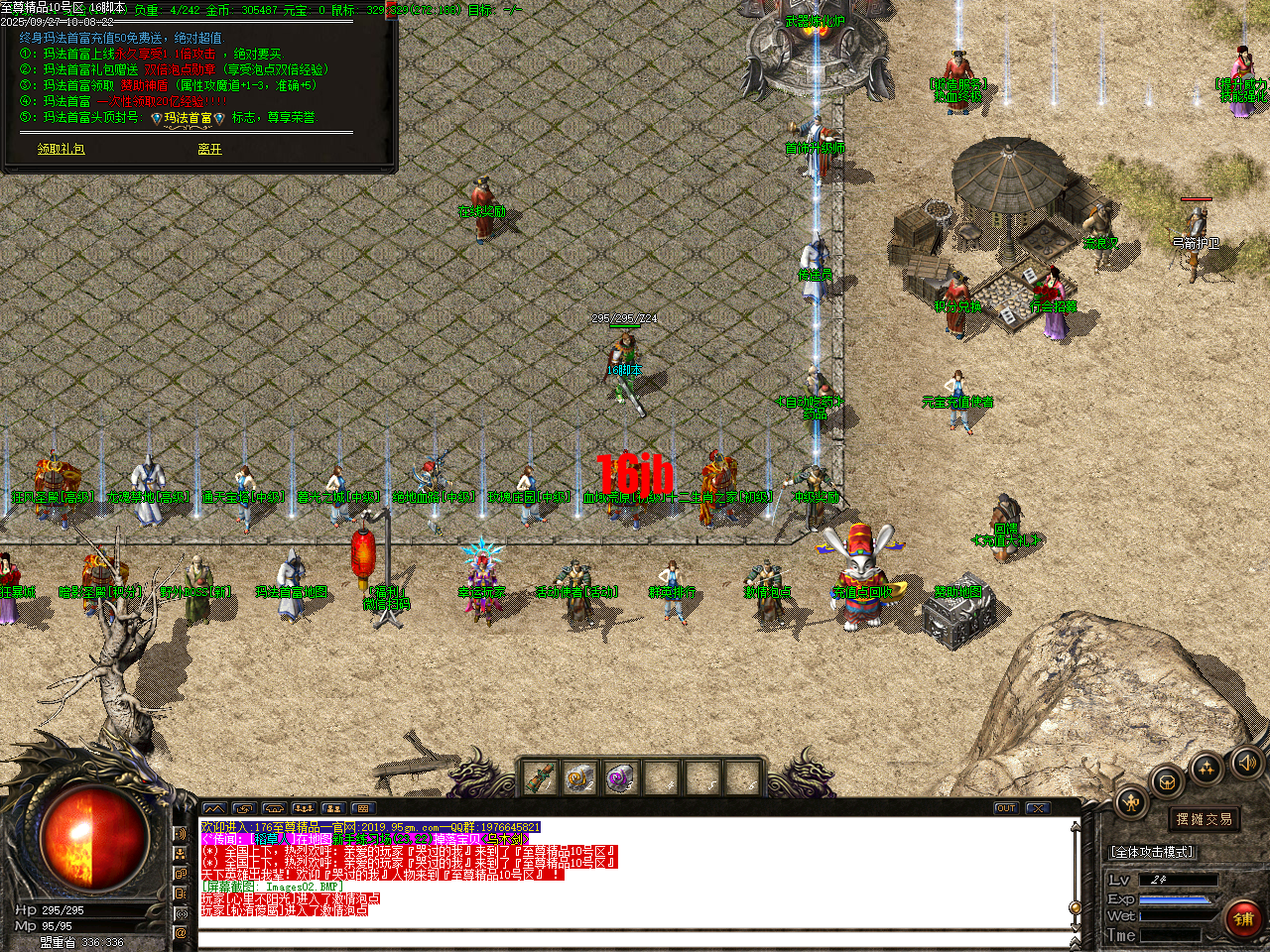
Task: Select the first potion in the quick slot bar
Action: point(541,778)
